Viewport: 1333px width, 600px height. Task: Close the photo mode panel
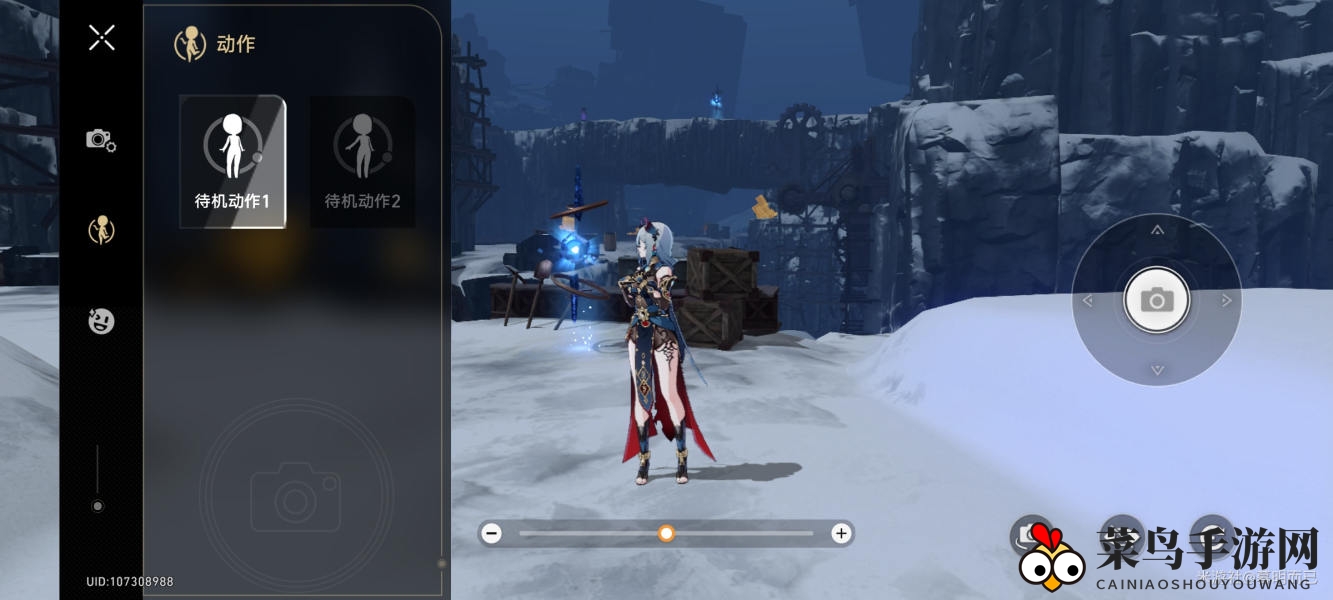101,38
